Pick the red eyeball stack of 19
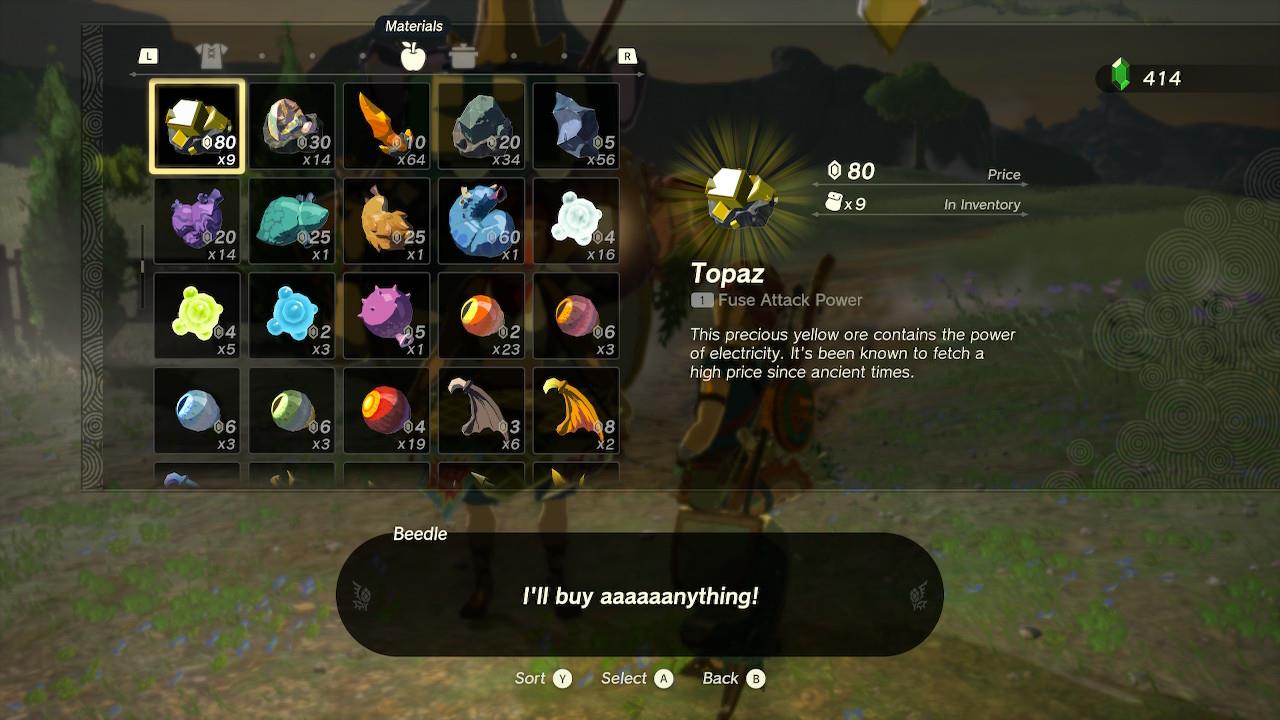The image size is (1280, 720). [x=387, y=411]
